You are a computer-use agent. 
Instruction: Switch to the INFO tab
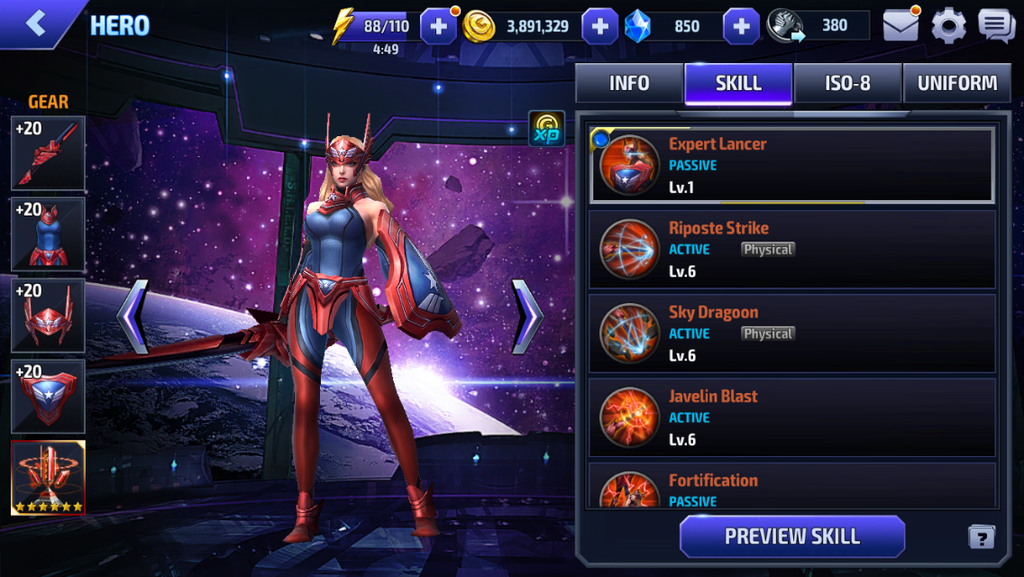pos(629,84)
